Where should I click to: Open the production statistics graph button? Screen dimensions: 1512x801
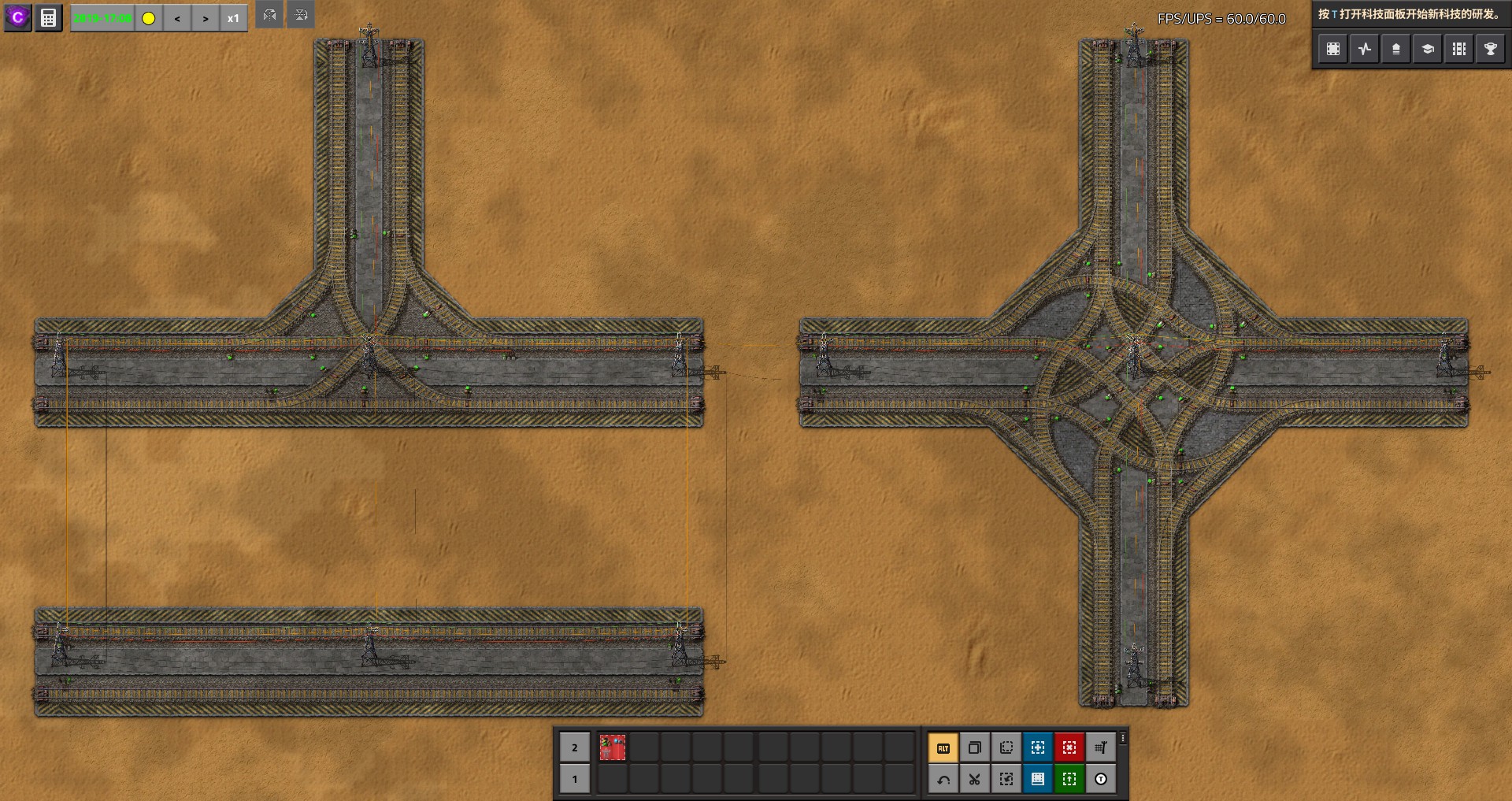(1365, 49)
